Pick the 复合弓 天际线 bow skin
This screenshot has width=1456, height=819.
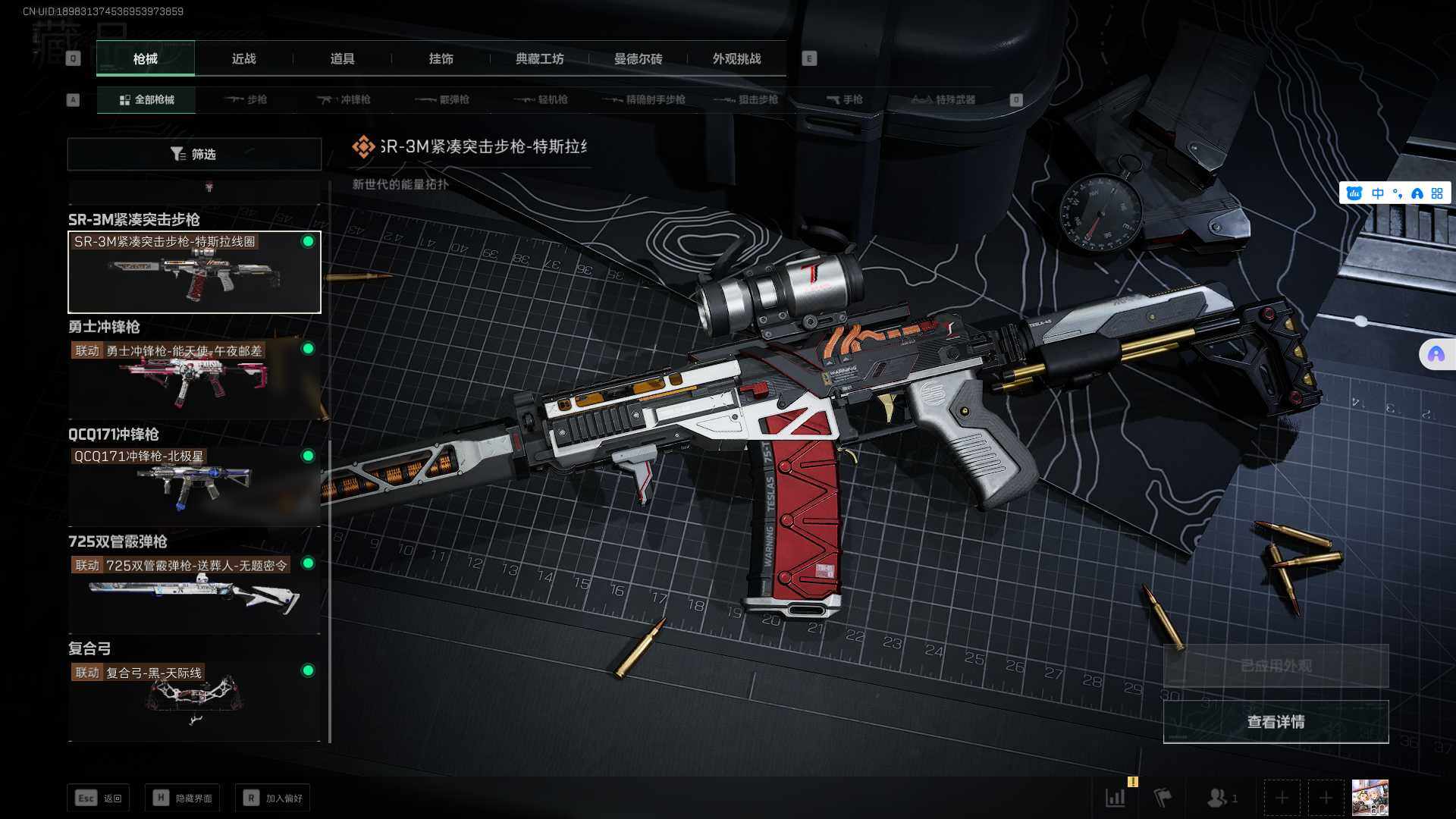(194, 701)
